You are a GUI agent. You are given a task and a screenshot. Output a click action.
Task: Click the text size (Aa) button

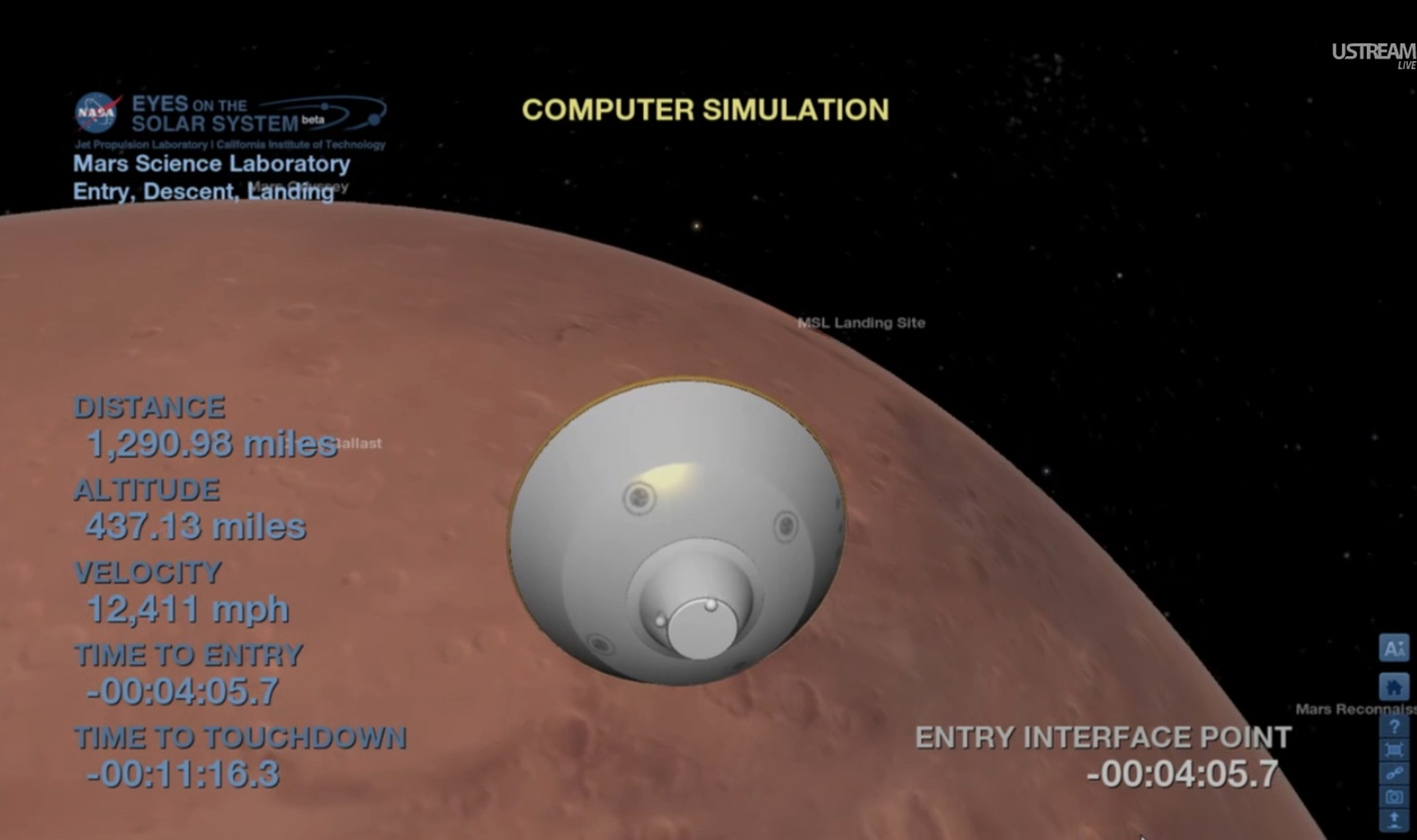tap(1393, 648)
